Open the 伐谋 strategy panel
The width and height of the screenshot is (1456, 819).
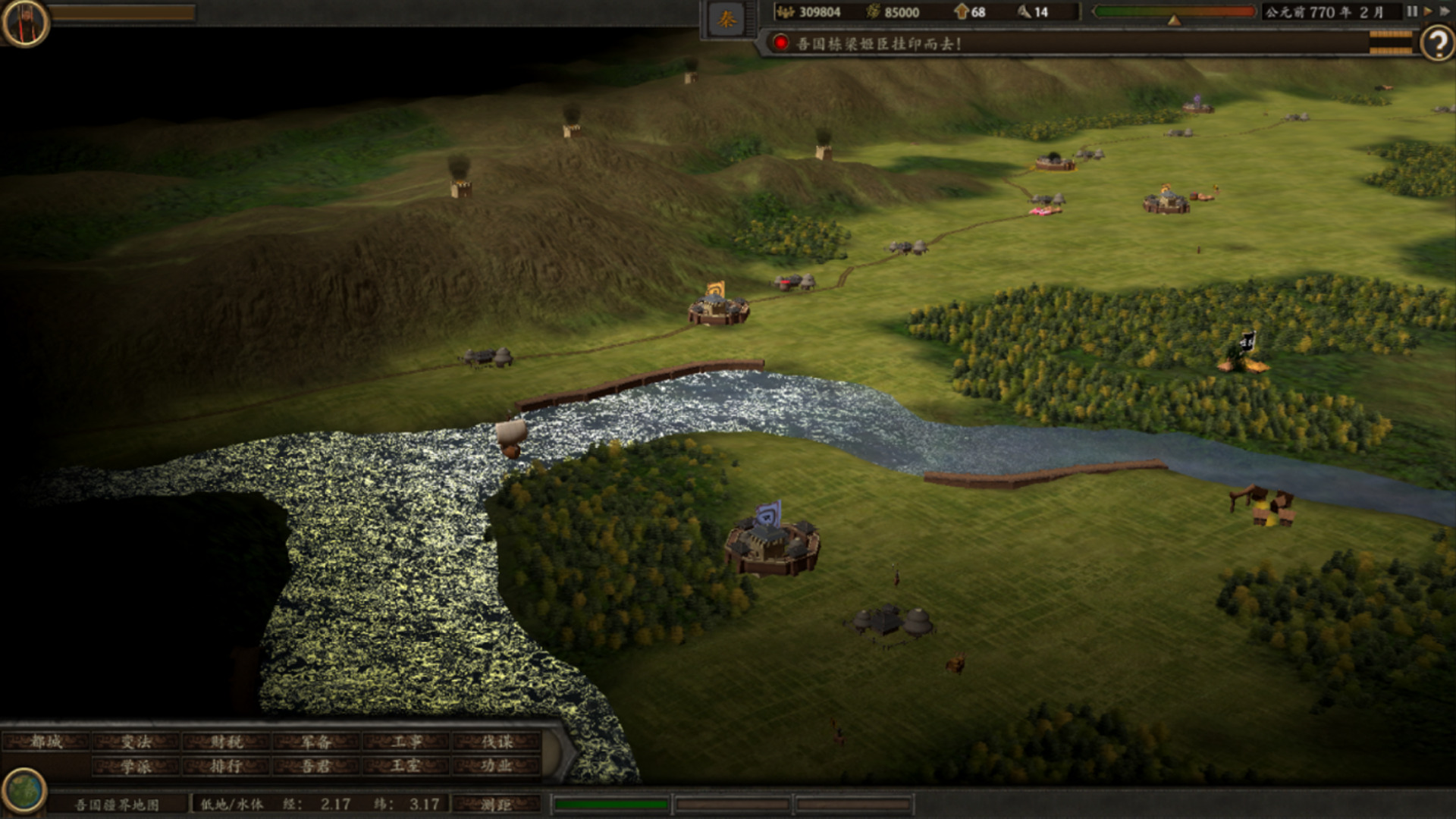point(497,742)
